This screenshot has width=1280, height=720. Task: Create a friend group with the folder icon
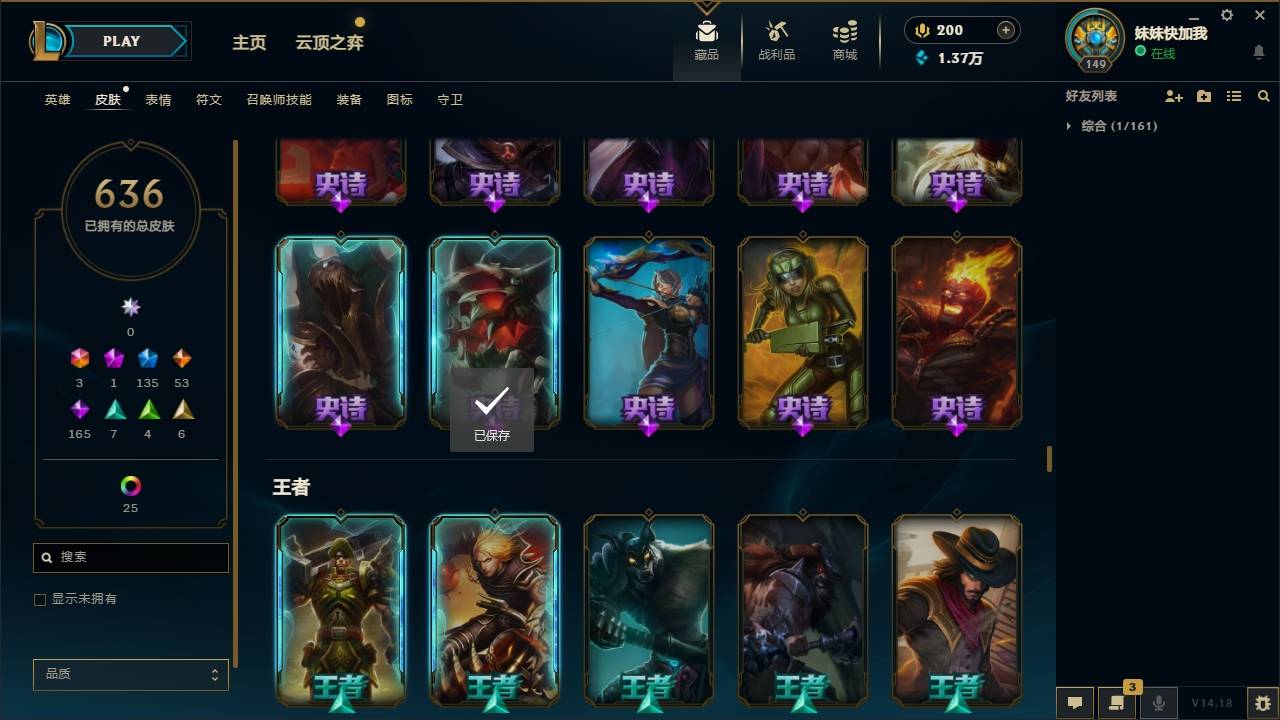coord(1204,96)
